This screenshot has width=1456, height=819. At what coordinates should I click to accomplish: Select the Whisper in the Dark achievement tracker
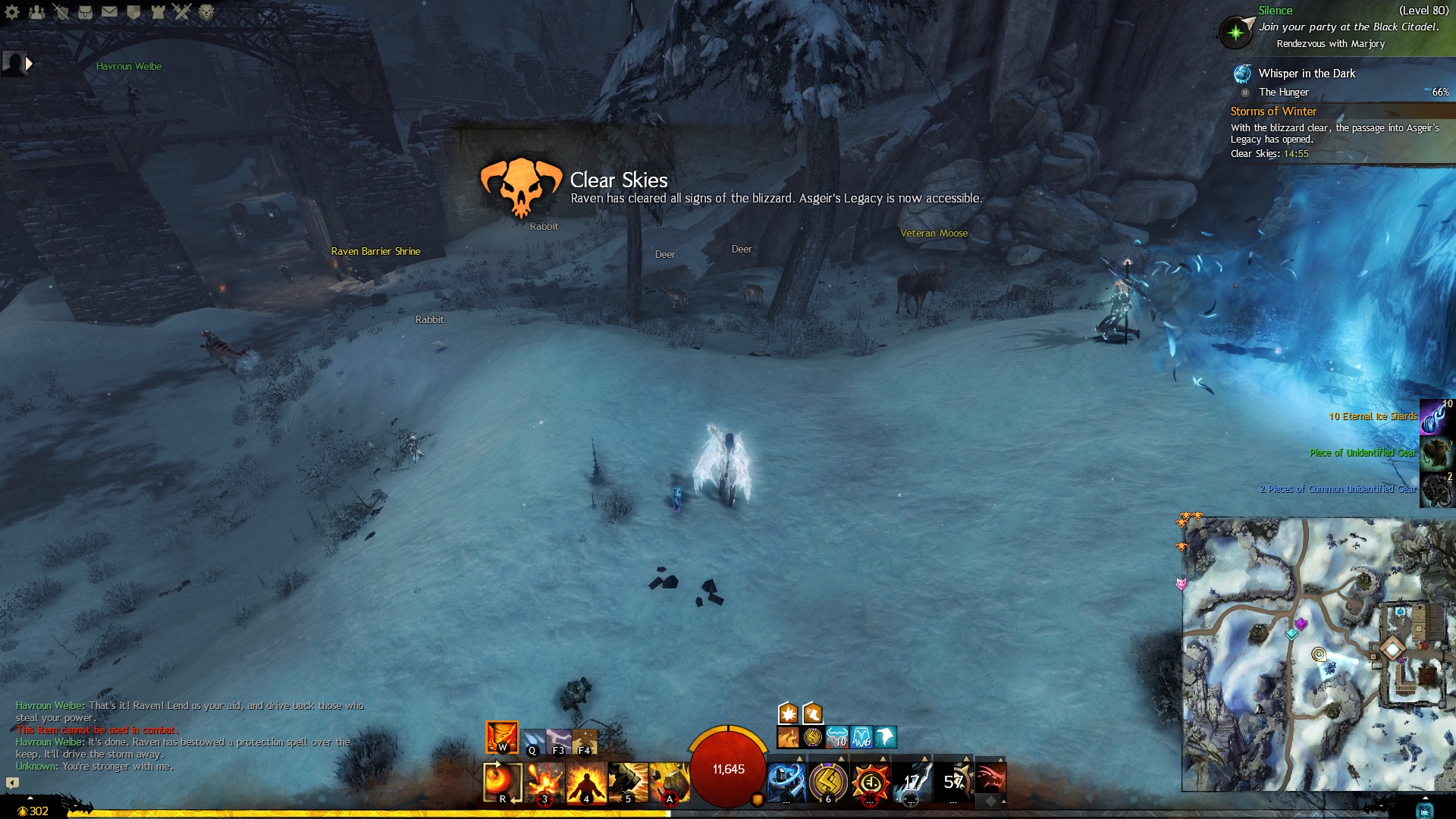1306,74
